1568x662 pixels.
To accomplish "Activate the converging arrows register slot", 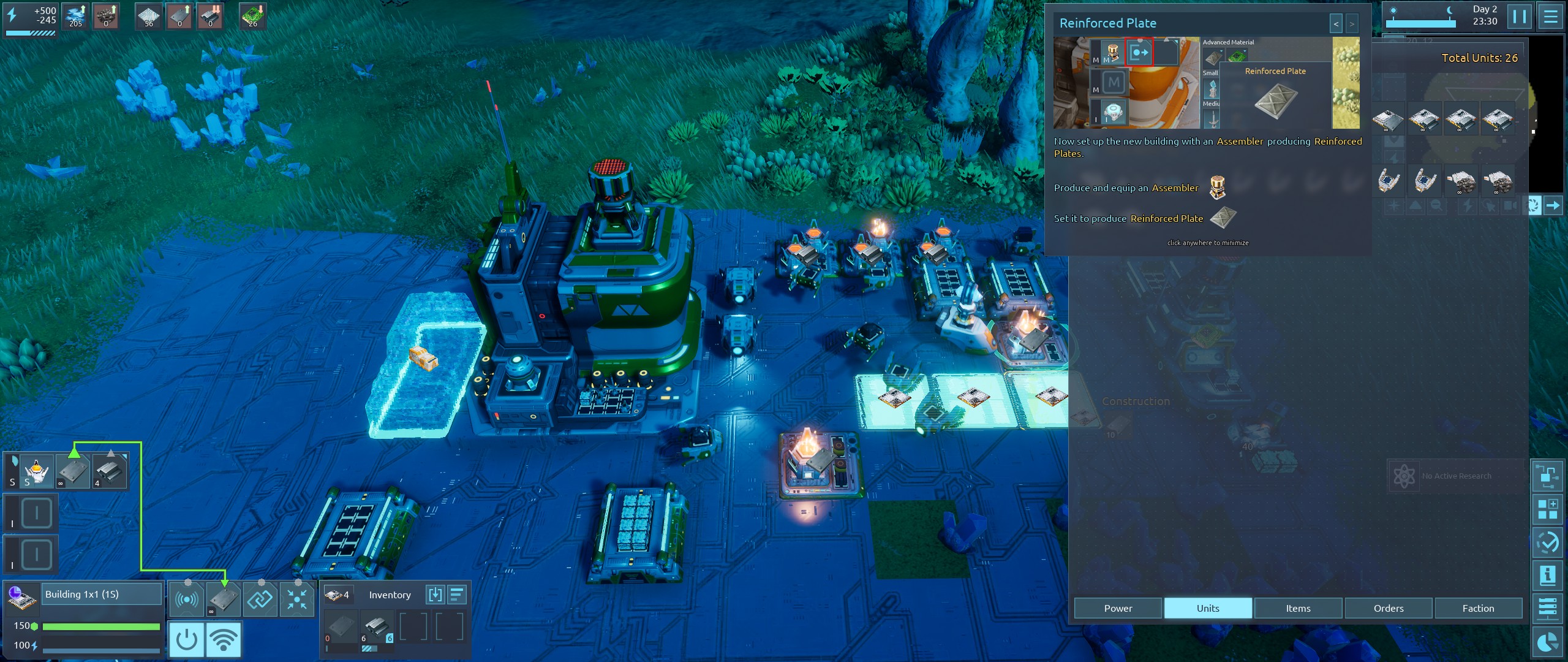I will point(297,599).
